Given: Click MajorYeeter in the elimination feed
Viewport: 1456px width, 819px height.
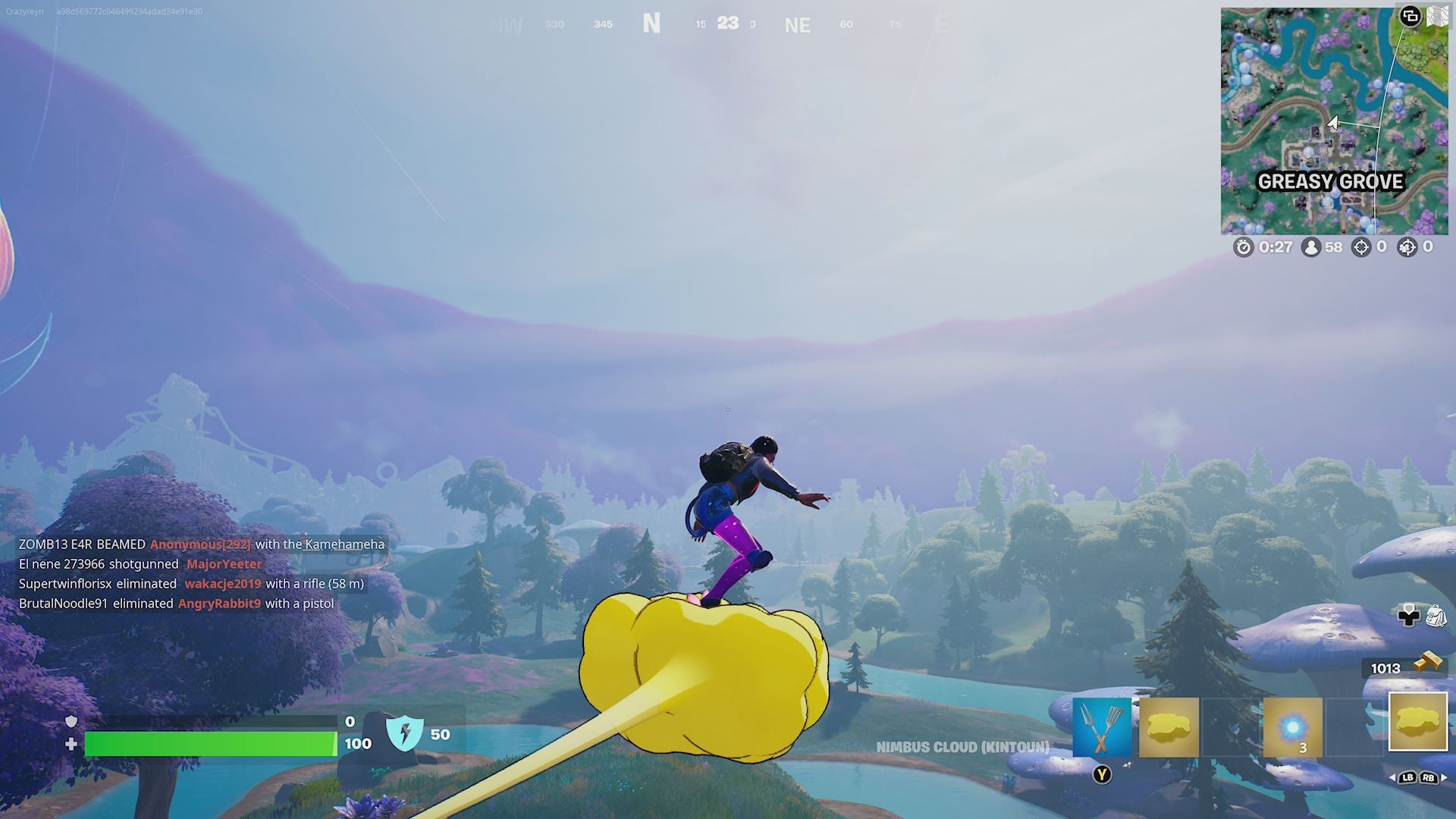Looking at the screenshot, I should 222,564.
